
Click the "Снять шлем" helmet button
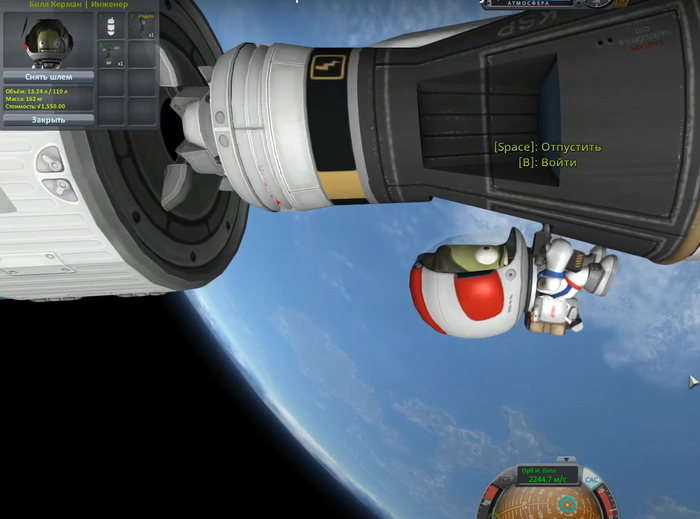pos(48,76)
